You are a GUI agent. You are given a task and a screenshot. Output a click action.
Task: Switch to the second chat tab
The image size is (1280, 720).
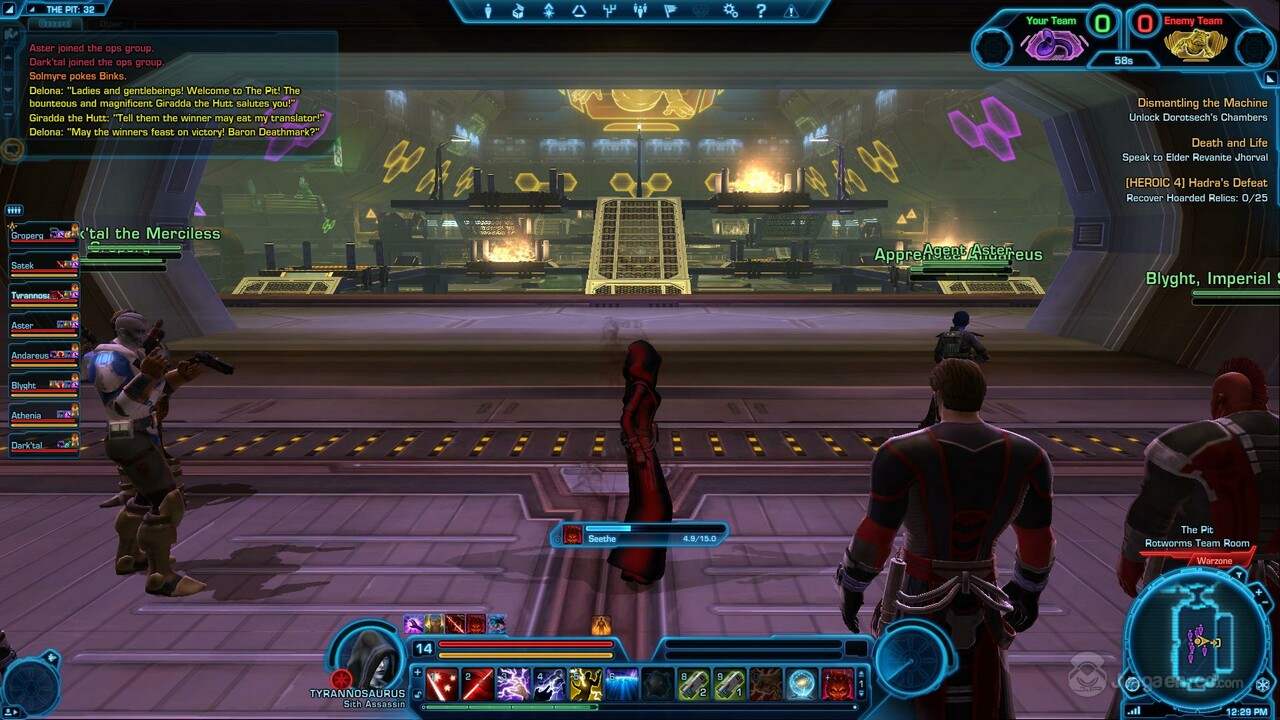110,24
